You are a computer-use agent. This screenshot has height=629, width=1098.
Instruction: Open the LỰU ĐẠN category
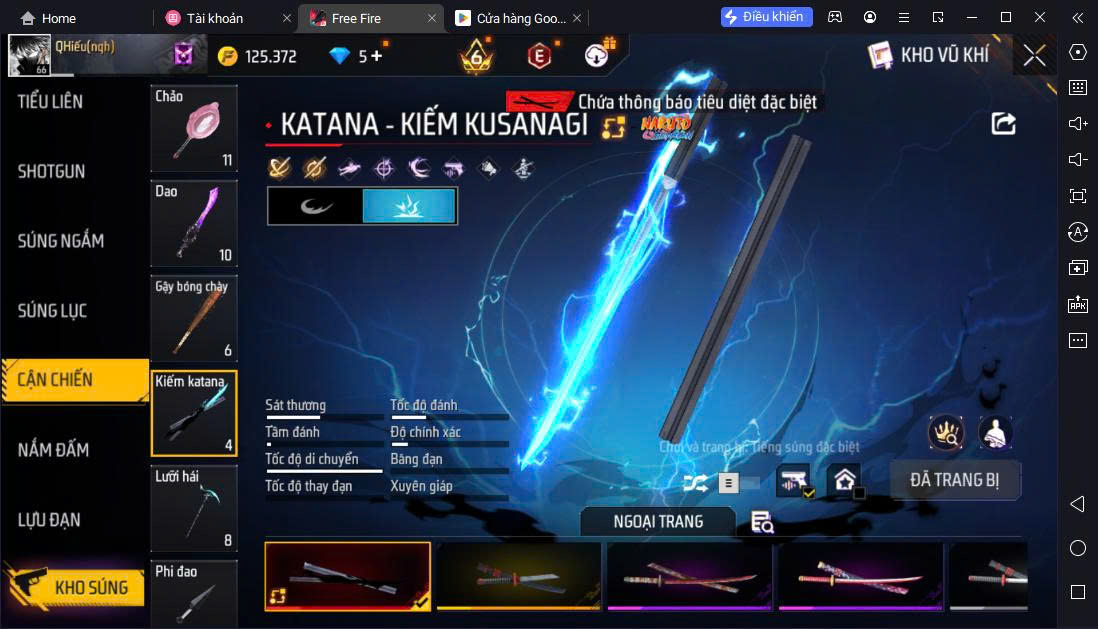click(x=50, y=520)
